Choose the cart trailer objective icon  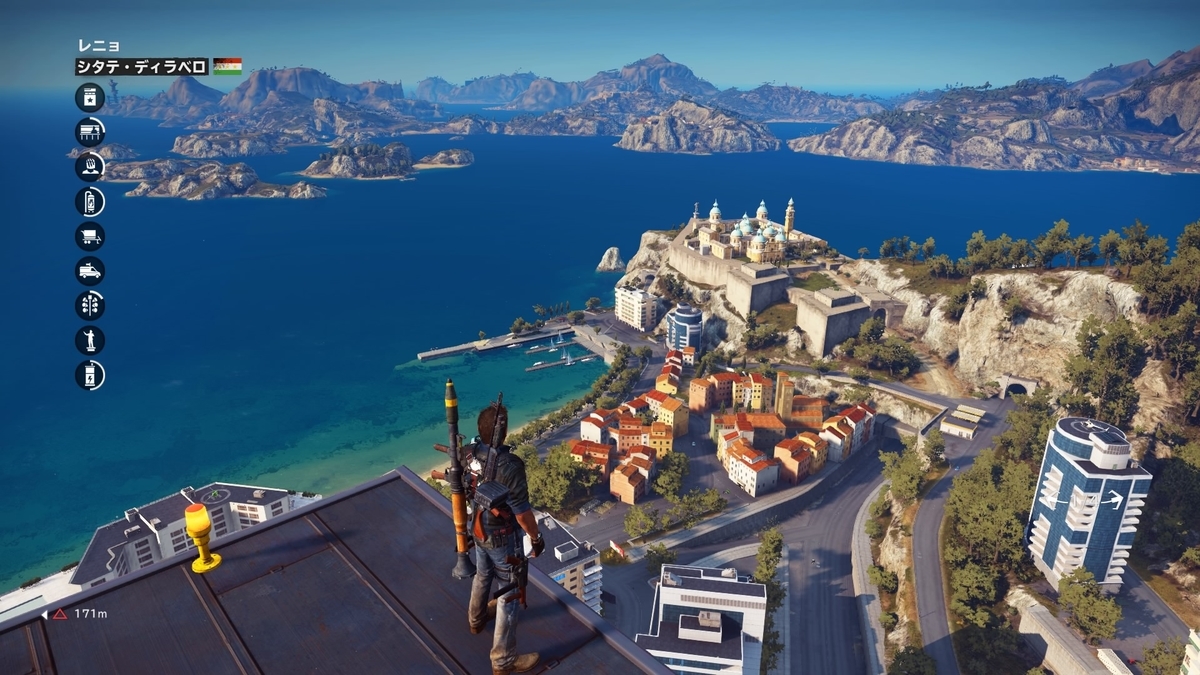point(90,236)
